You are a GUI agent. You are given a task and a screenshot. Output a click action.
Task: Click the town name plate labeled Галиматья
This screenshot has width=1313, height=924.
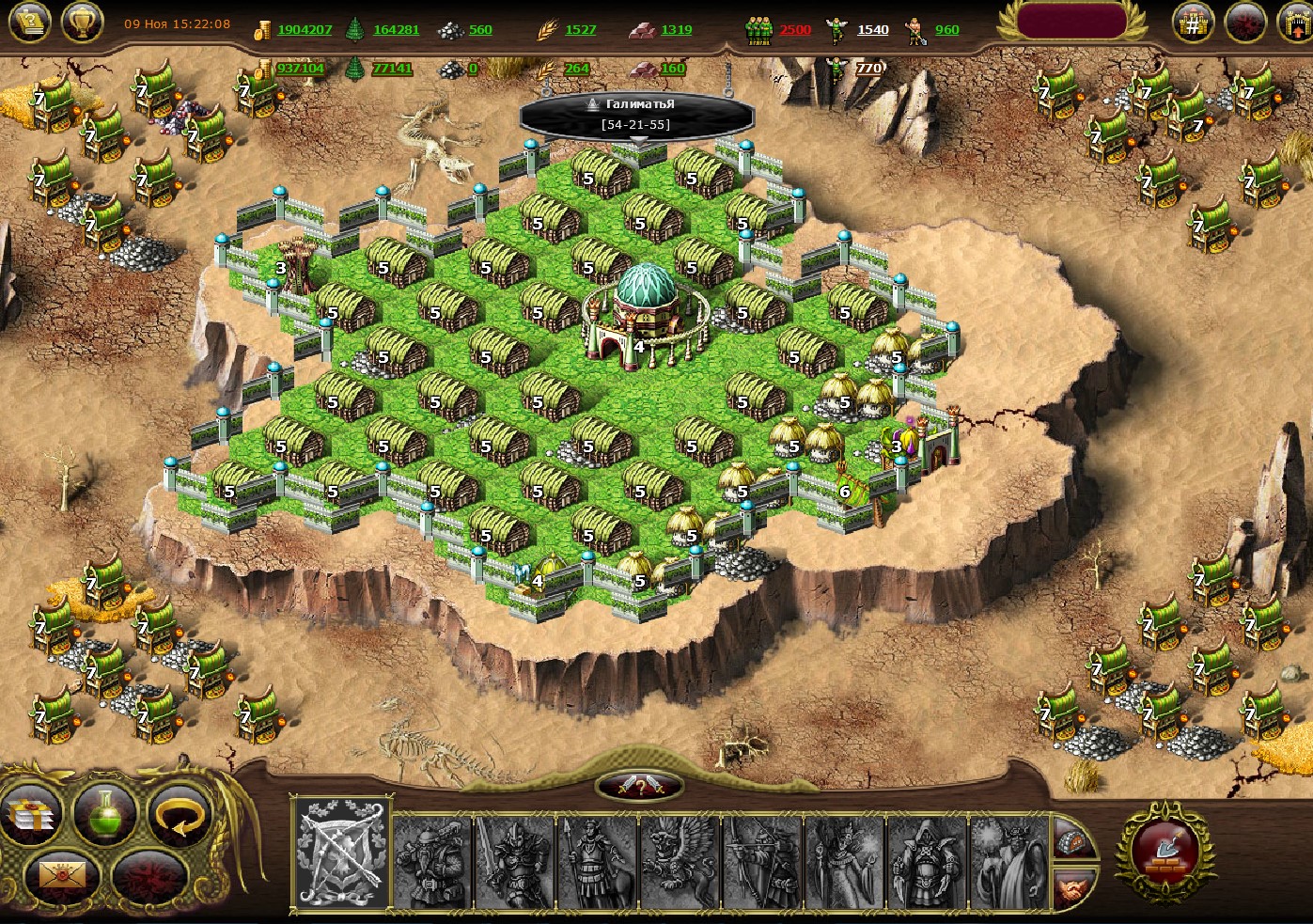click(637, 115)
